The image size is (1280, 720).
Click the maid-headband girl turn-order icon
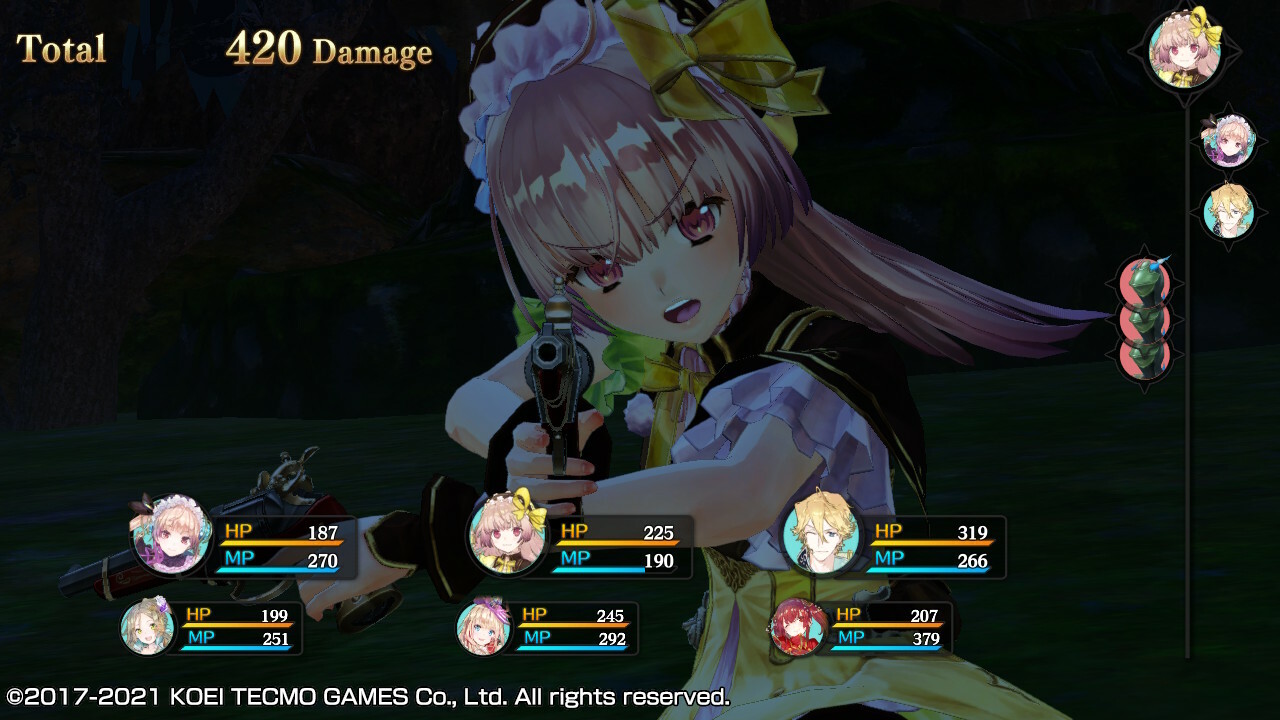coord(1228,140)
